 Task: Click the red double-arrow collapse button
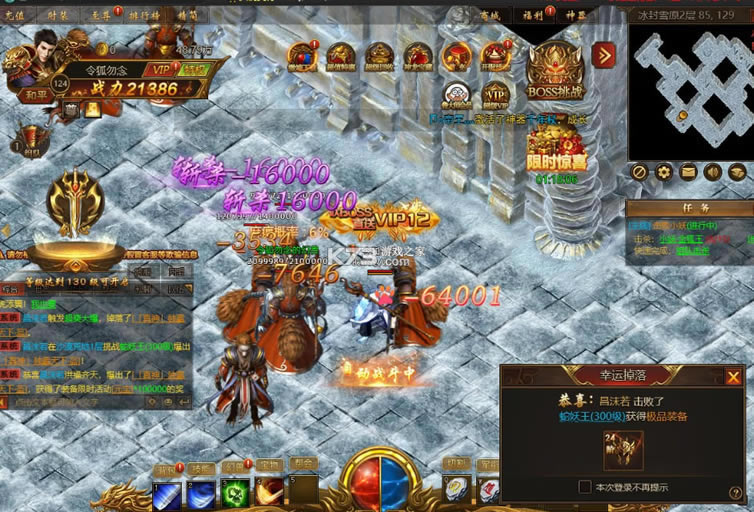(x=603, y=55)
